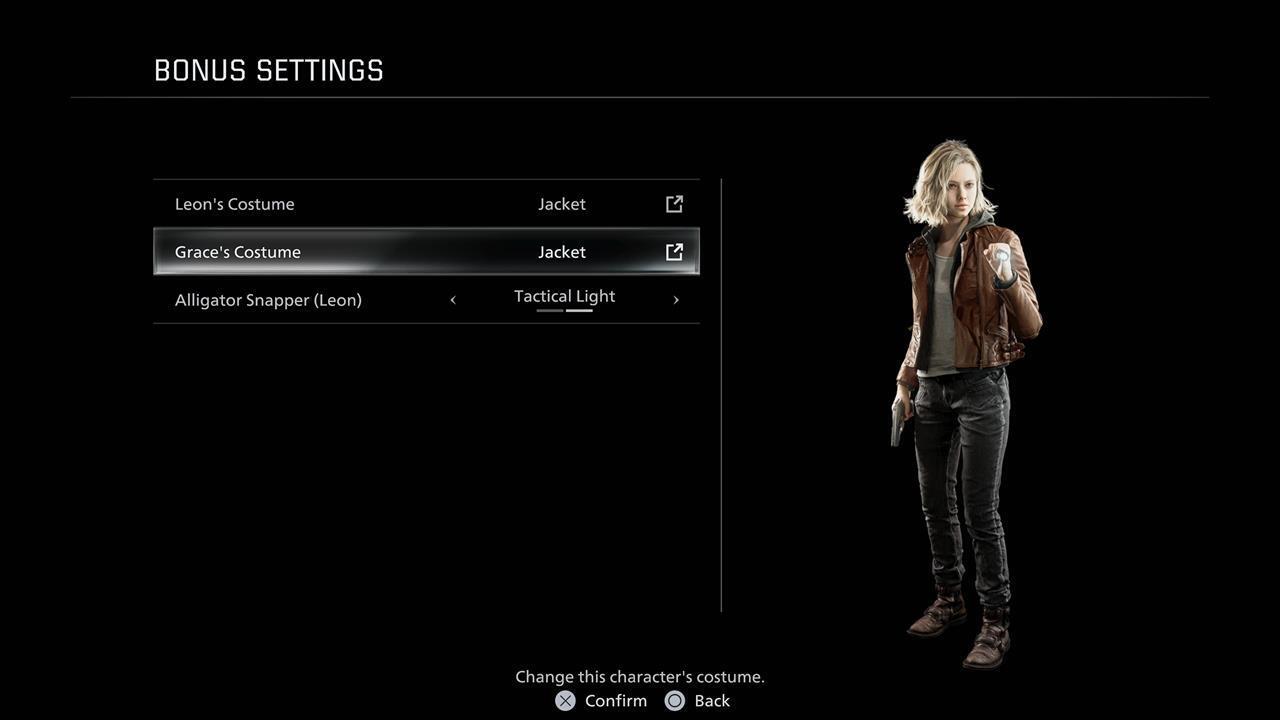Click the right arrow beside Tactical Light
Viewport: 1280px width, 720px height.
click(676, 300)
